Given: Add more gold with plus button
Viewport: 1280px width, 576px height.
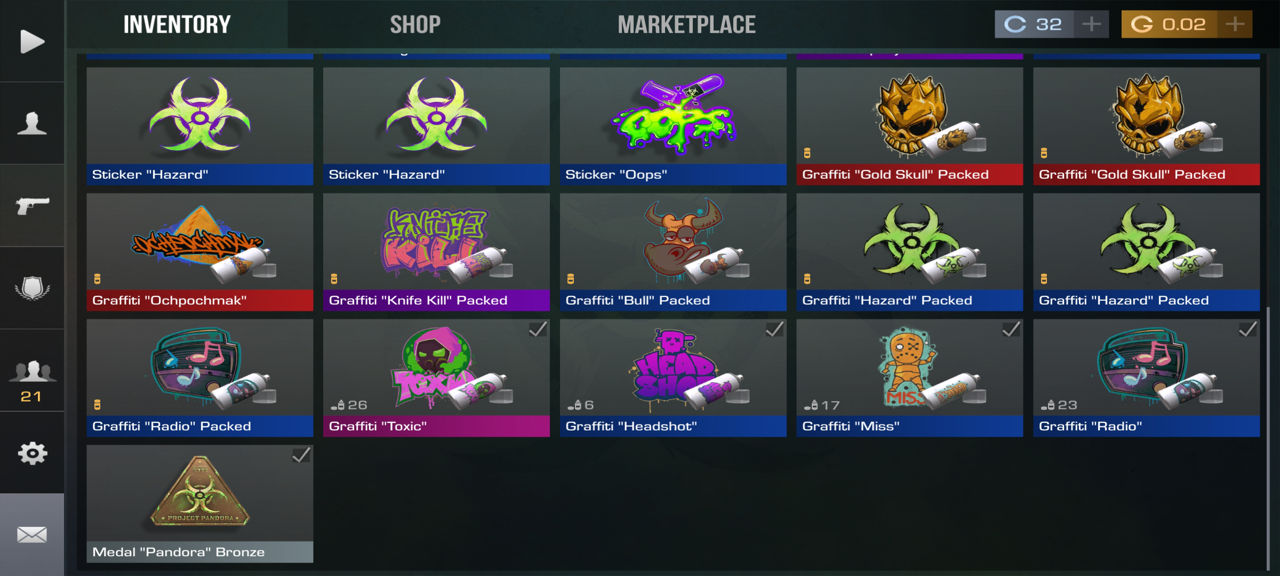Looking at the screenshot, I should point(1235,24).
